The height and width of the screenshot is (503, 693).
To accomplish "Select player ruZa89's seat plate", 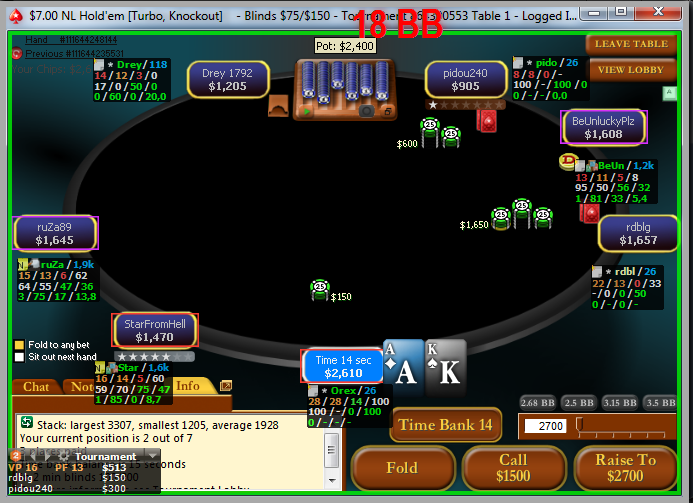I will (x=56, y=233).
